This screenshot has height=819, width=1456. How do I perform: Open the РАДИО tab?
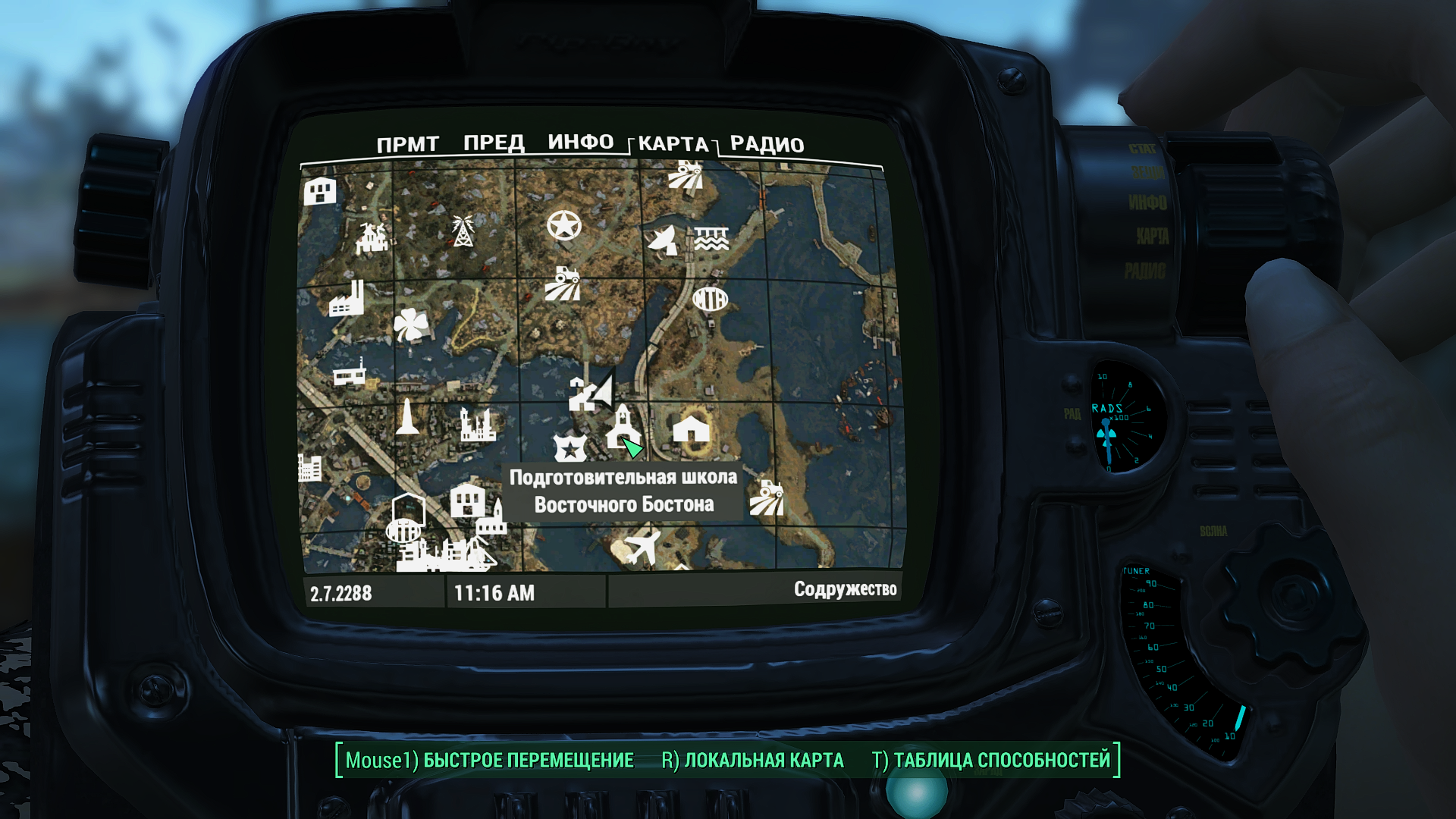[767, 145]
